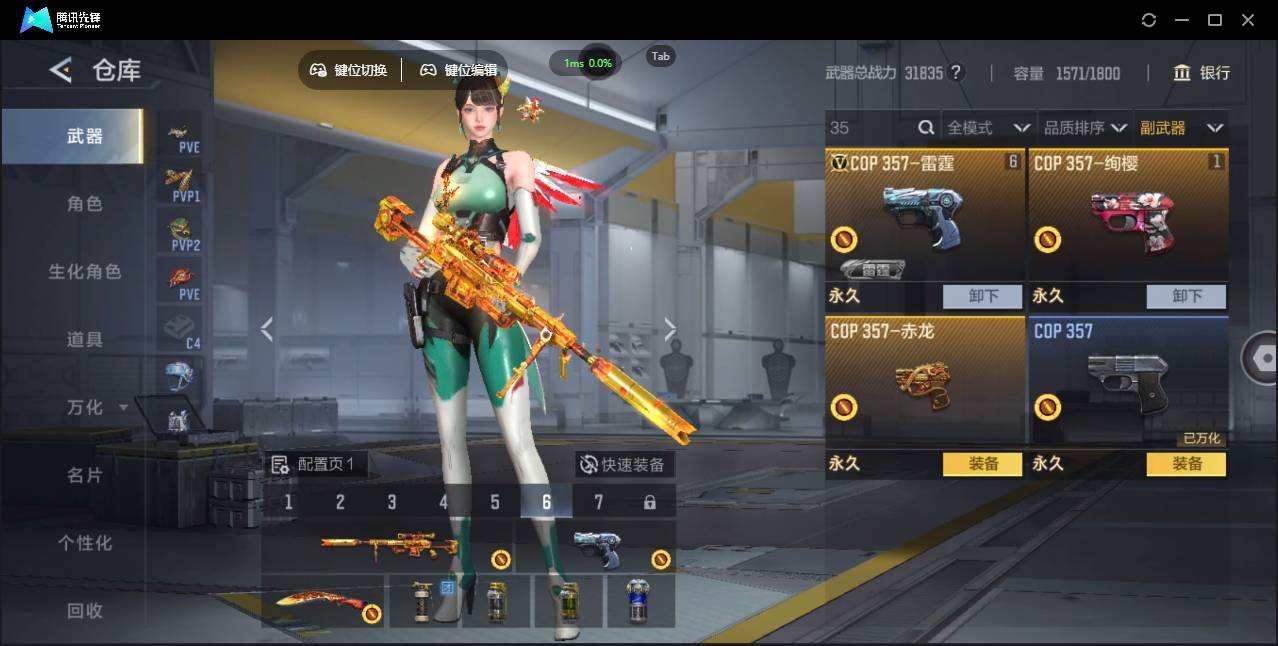Image resolution: width=1278 pixels, height=646 pixels.
Task: Open the 名片 name card tab
Action: 85,475
